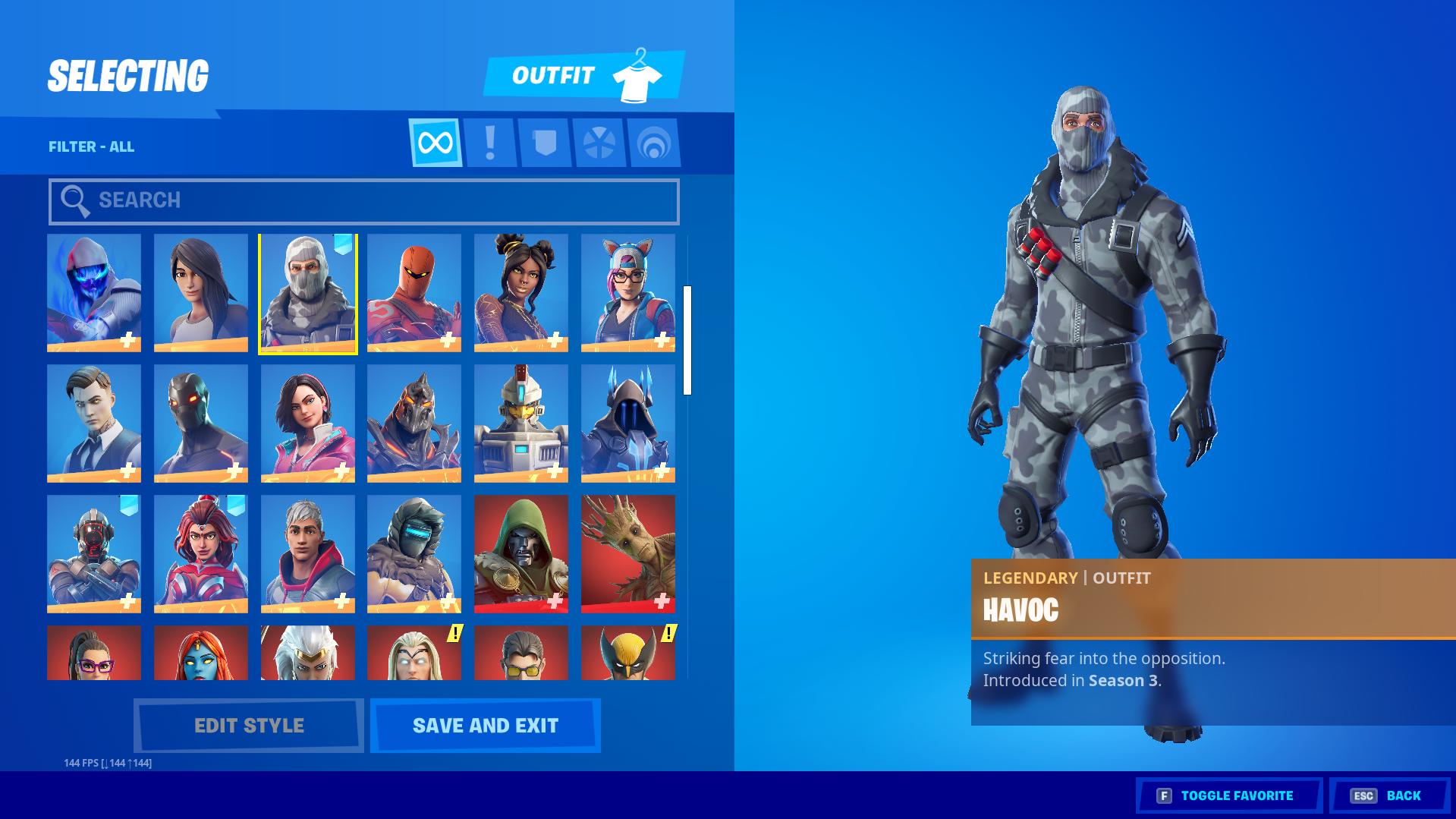
Task: Equip the Wolverine outfit tile
Action: click(627, 653)
